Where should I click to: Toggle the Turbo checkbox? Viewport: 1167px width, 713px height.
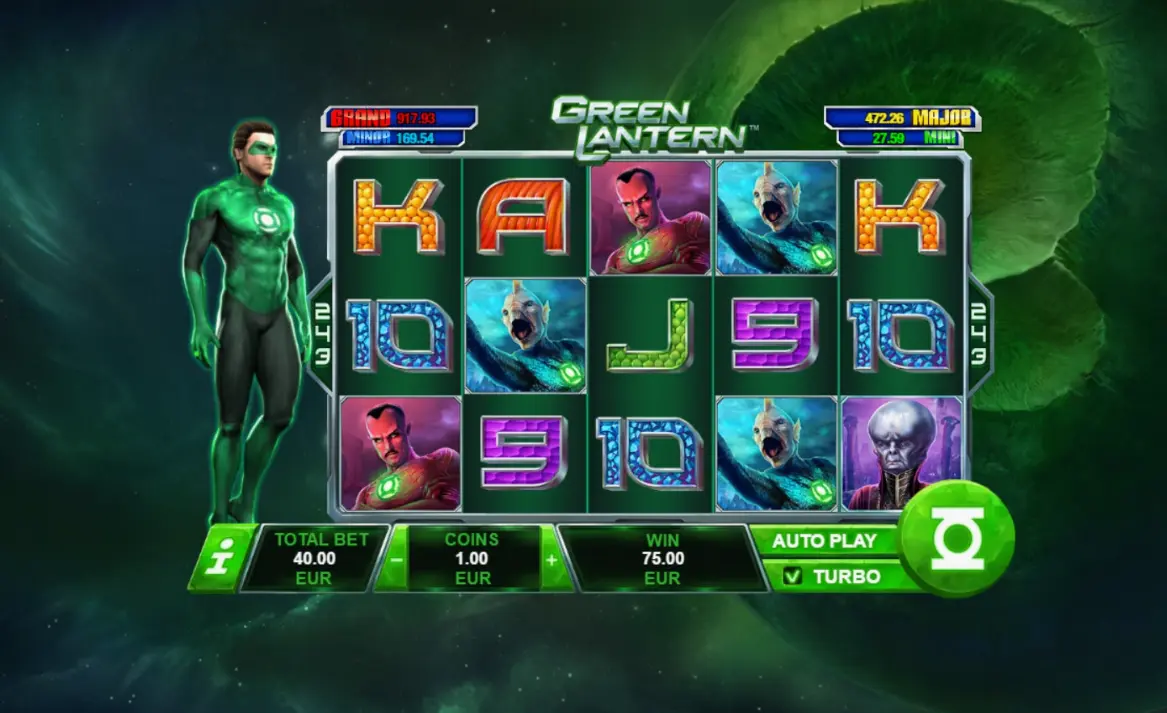[x=793, y=577]
